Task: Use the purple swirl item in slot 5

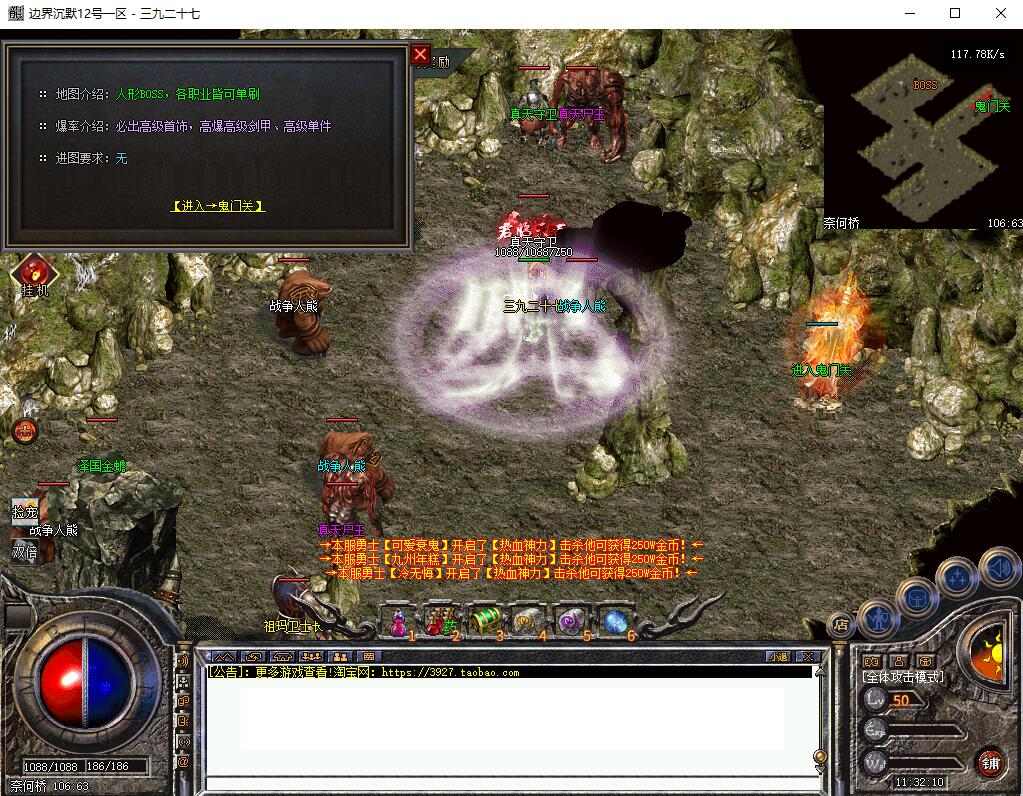Action: (571, 622)
